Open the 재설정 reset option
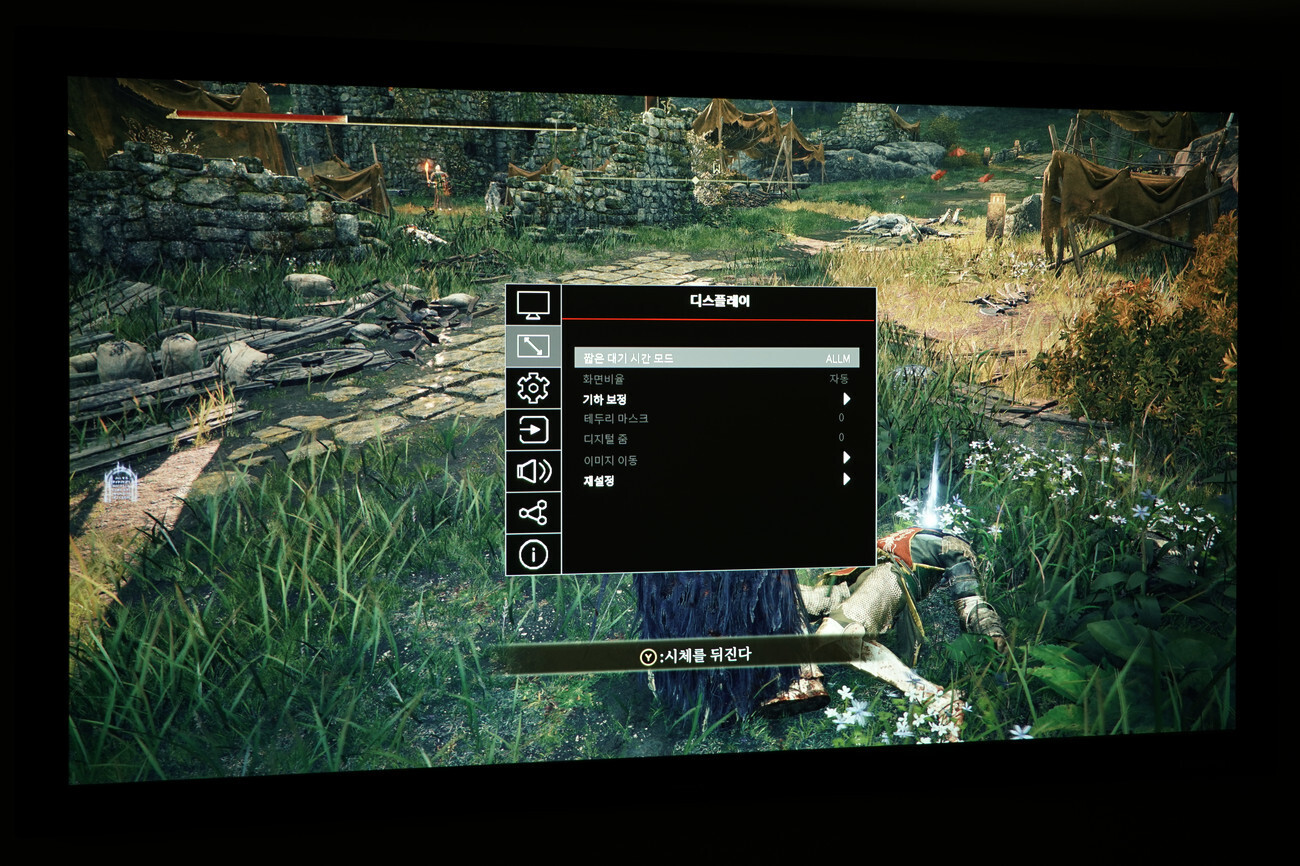1300x866 pixels. point(716,480)
